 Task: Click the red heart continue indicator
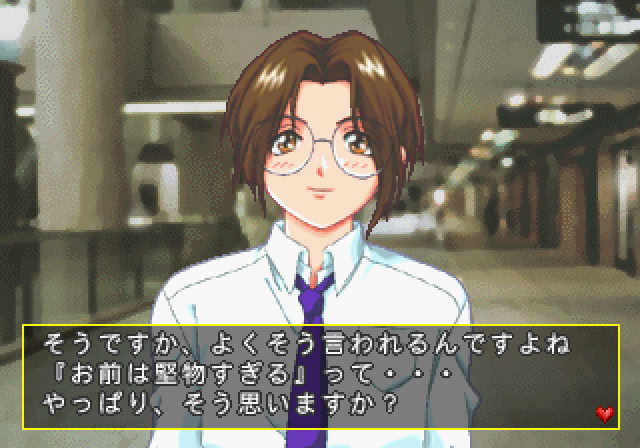(x=603, y=412)
